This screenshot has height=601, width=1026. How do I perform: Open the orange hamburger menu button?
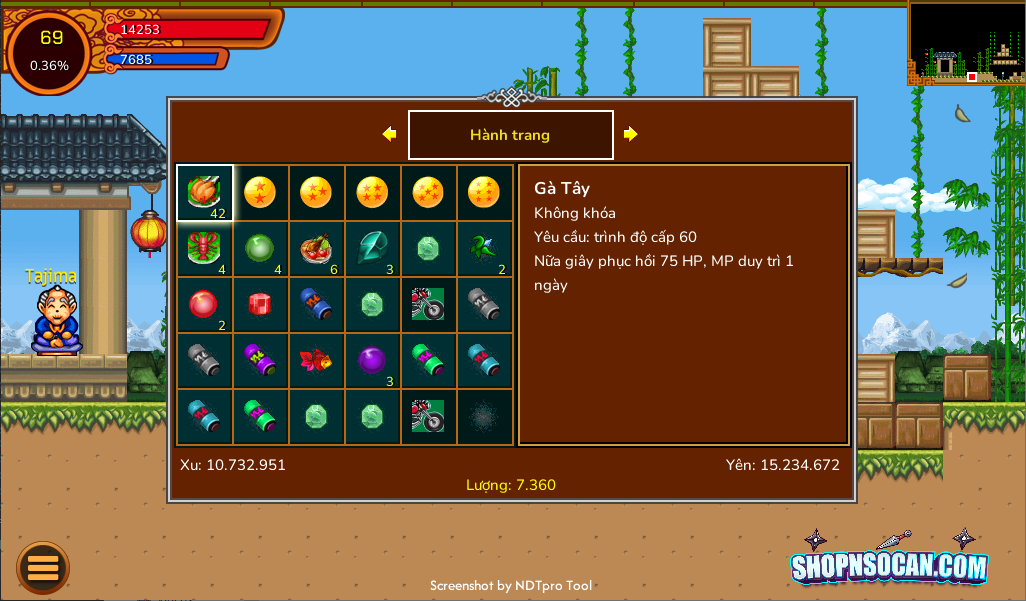pyautogui.click(x=43, y=567)
